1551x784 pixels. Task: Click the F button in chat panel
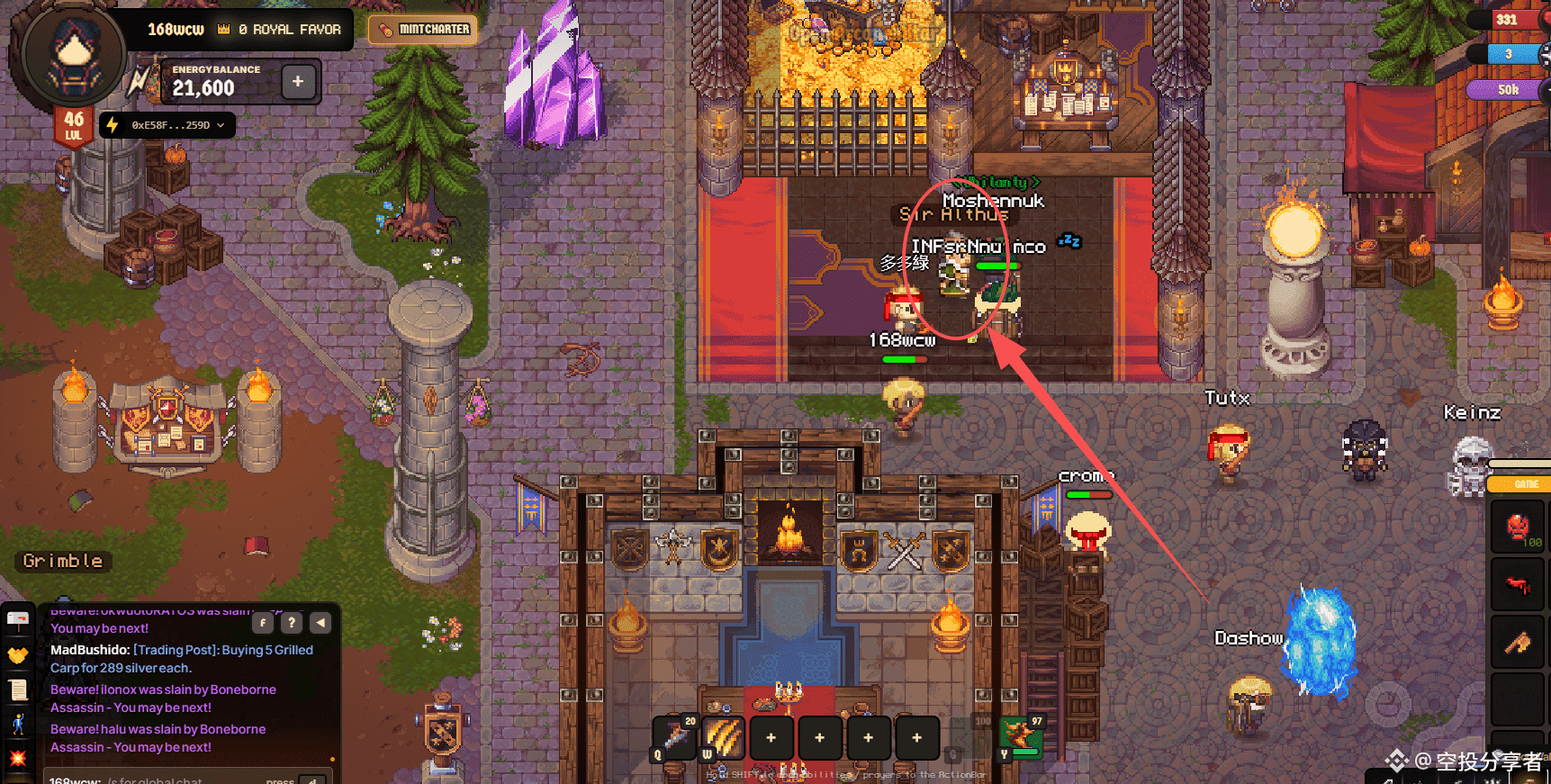(x=263, y=622)
